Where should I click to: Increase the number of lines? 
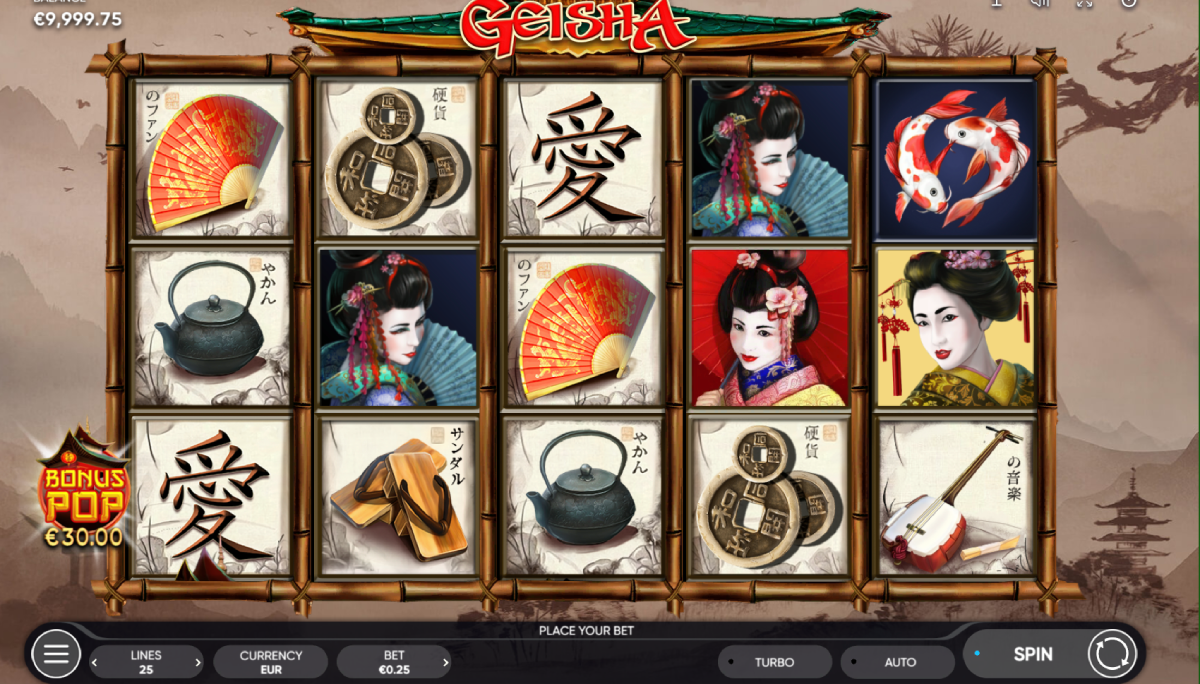click(198, 662)
